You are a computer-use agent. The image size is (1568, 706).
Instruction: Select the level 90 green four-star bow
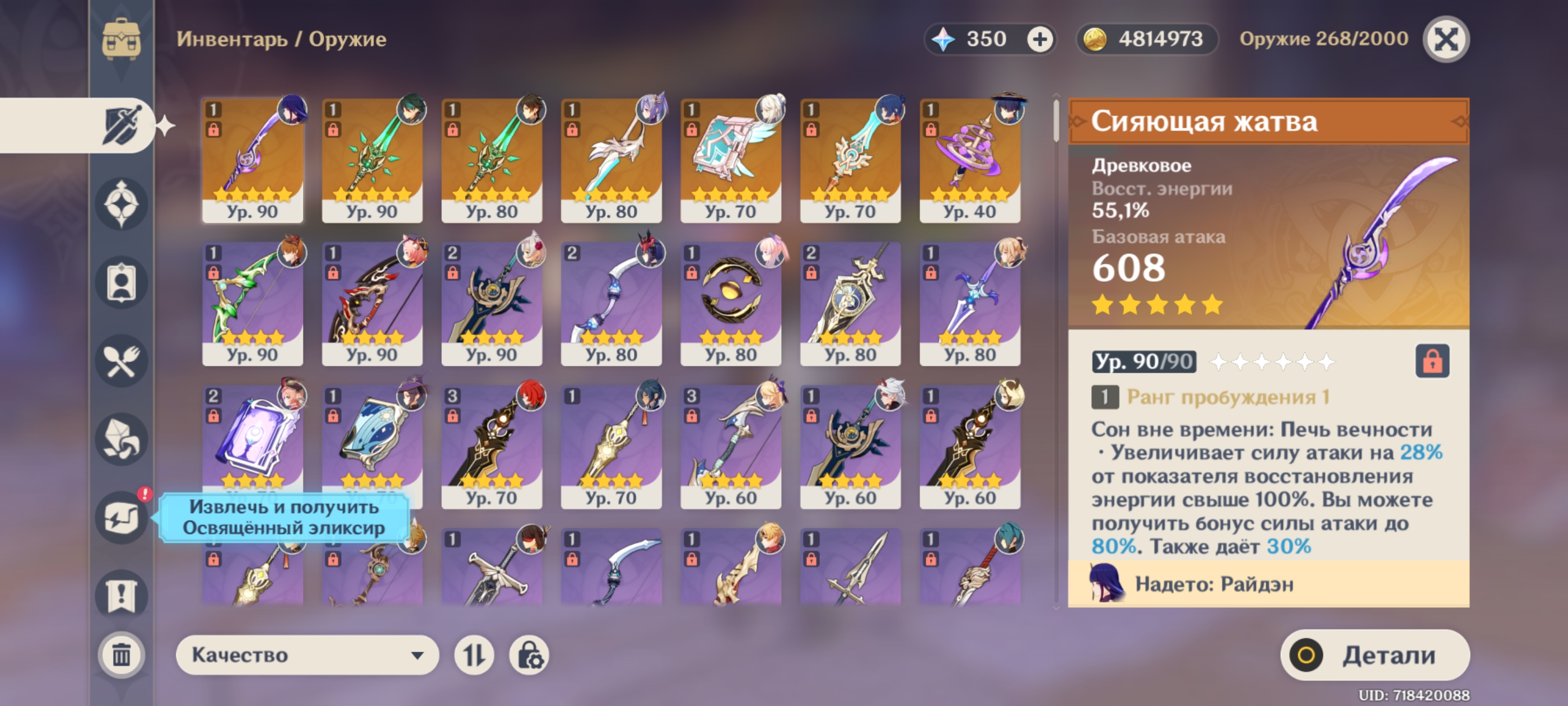point(252,303)
